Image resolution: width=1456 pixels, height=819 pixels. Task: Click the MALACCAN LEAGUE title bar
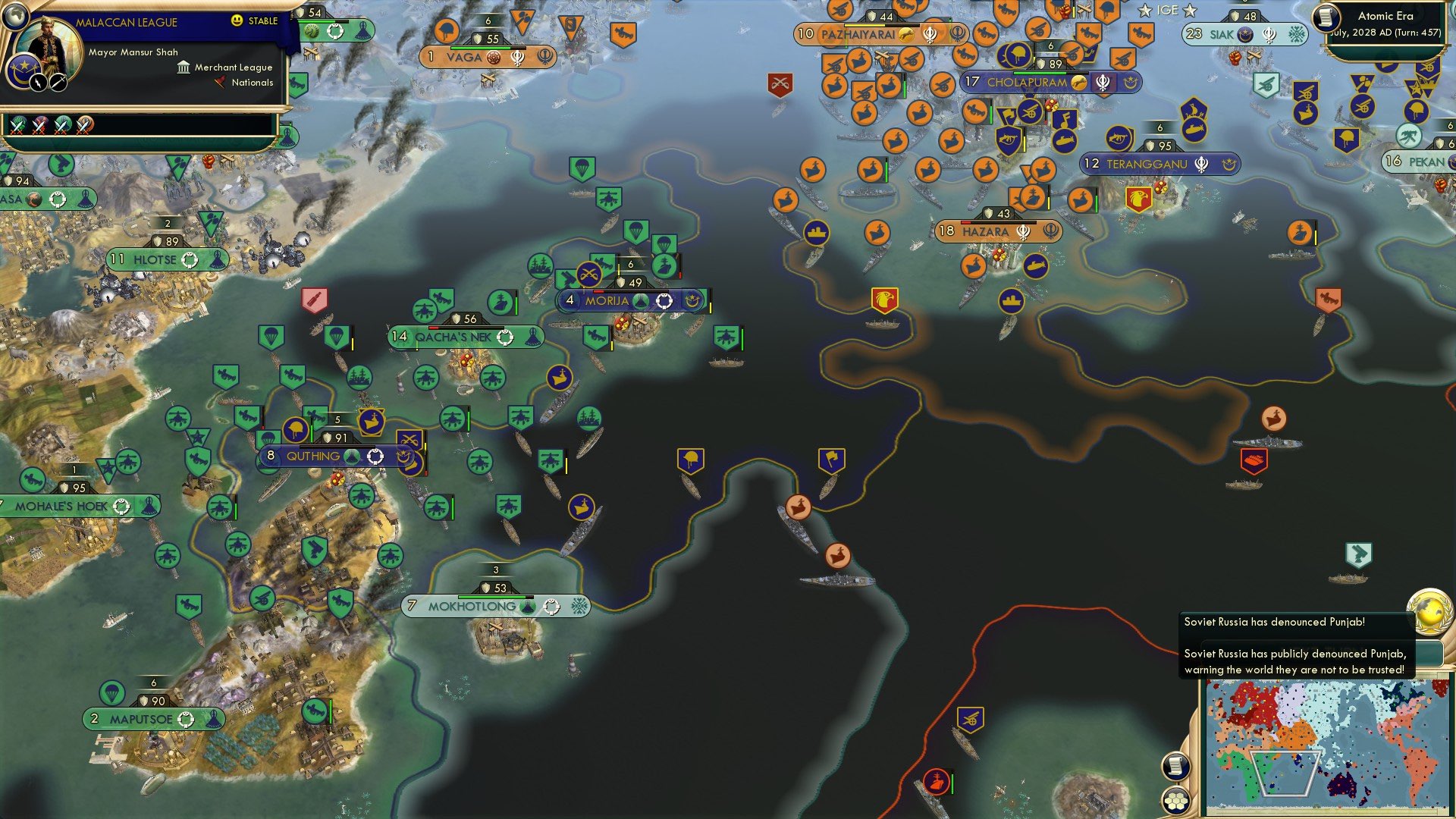point(126,22)
